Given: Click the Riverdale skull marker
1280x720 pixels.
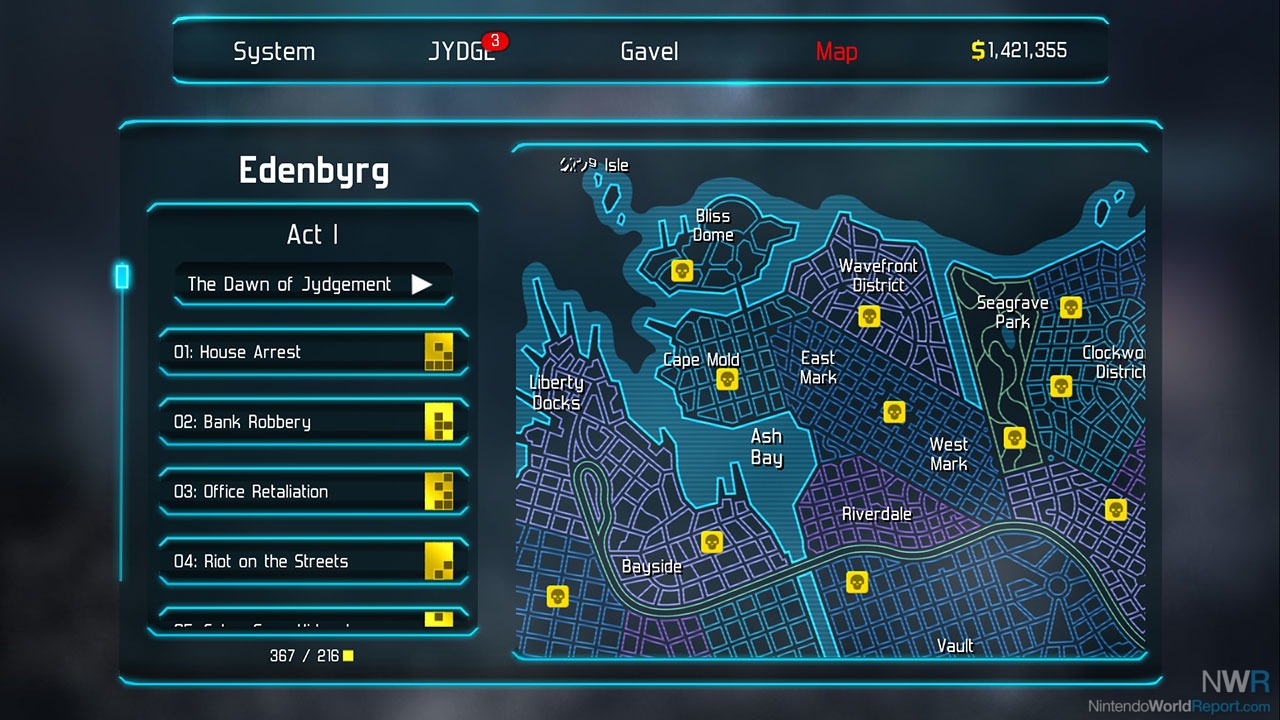Looking at the screenshot, I should pyautogui.click(x=857, y=582).
